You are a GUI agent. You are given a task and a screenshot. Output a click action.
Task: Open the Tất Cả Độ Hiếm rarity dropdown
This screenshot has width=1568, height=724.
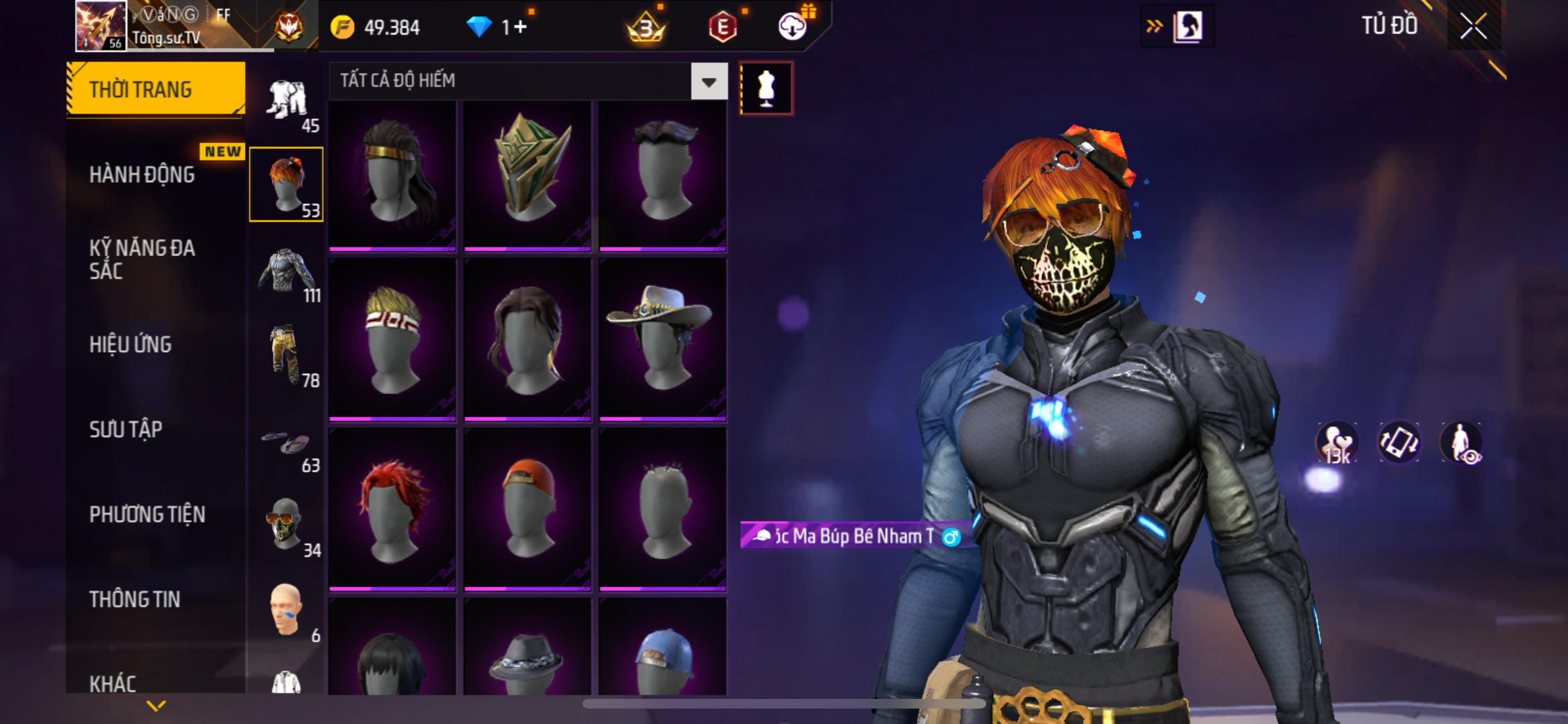pos(709,82)
